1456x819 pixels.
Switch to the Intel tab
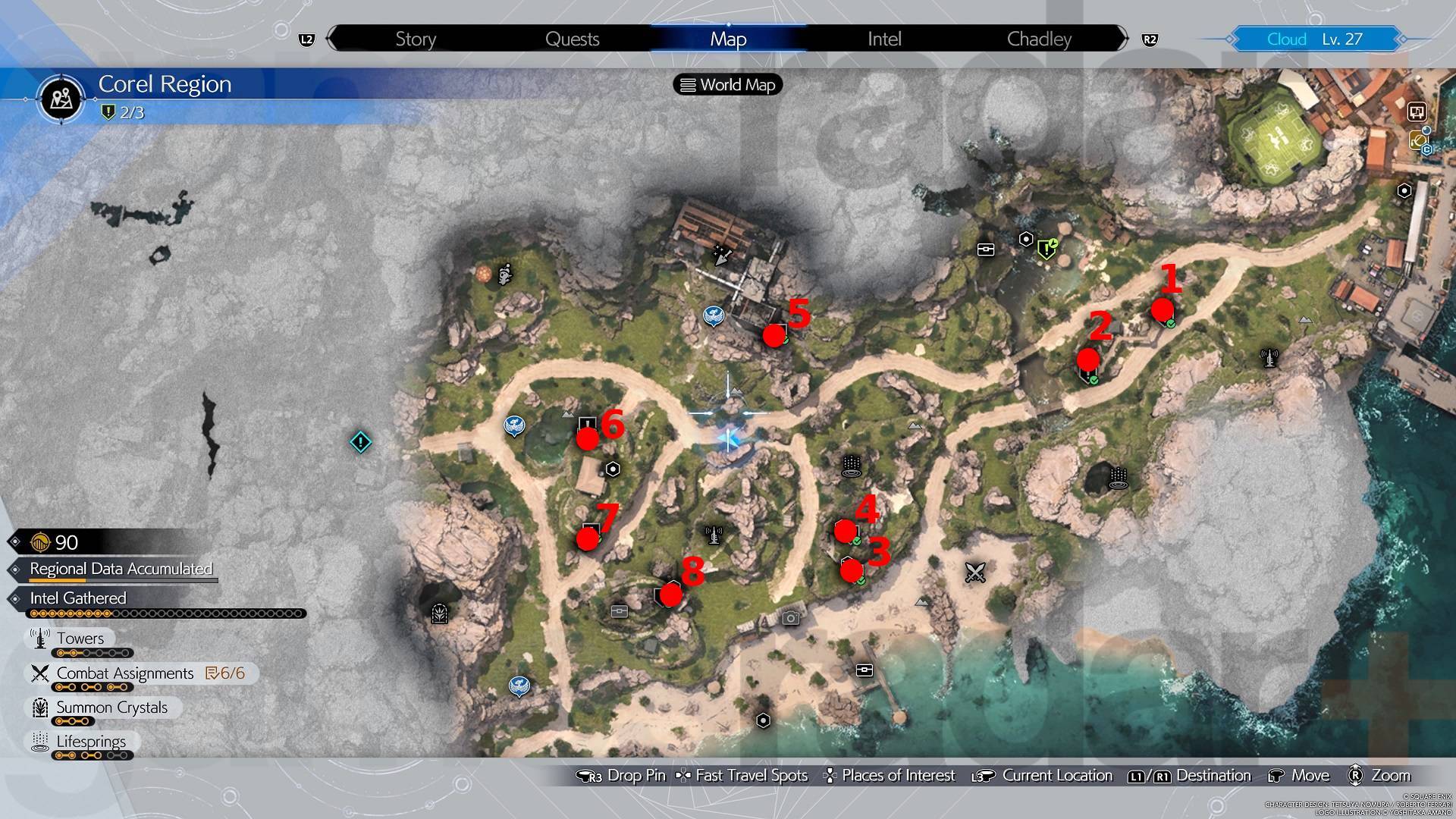(883, 39)
